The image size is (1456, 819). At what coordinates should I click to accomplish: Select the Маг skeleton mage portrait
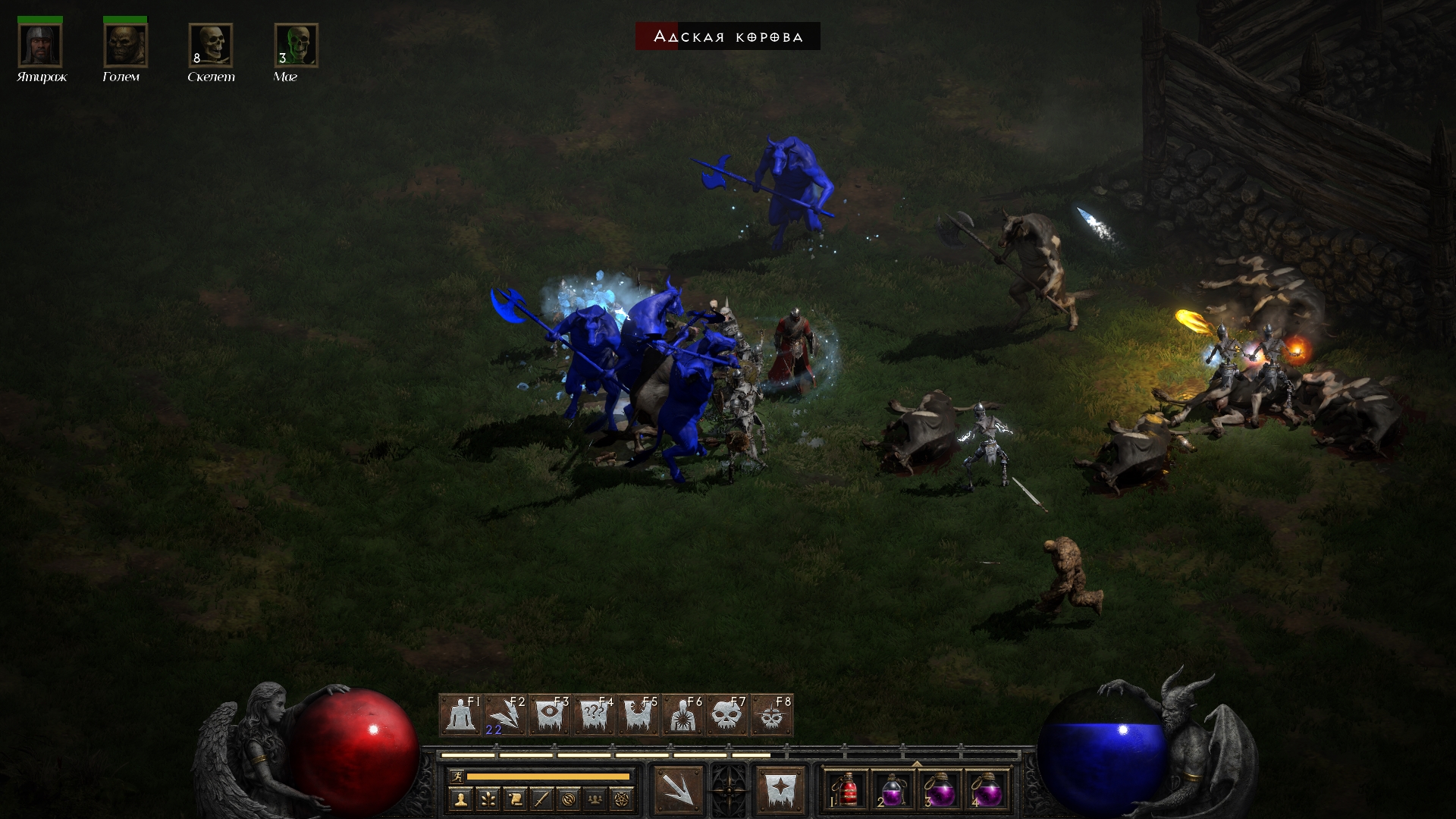[296, 45]
